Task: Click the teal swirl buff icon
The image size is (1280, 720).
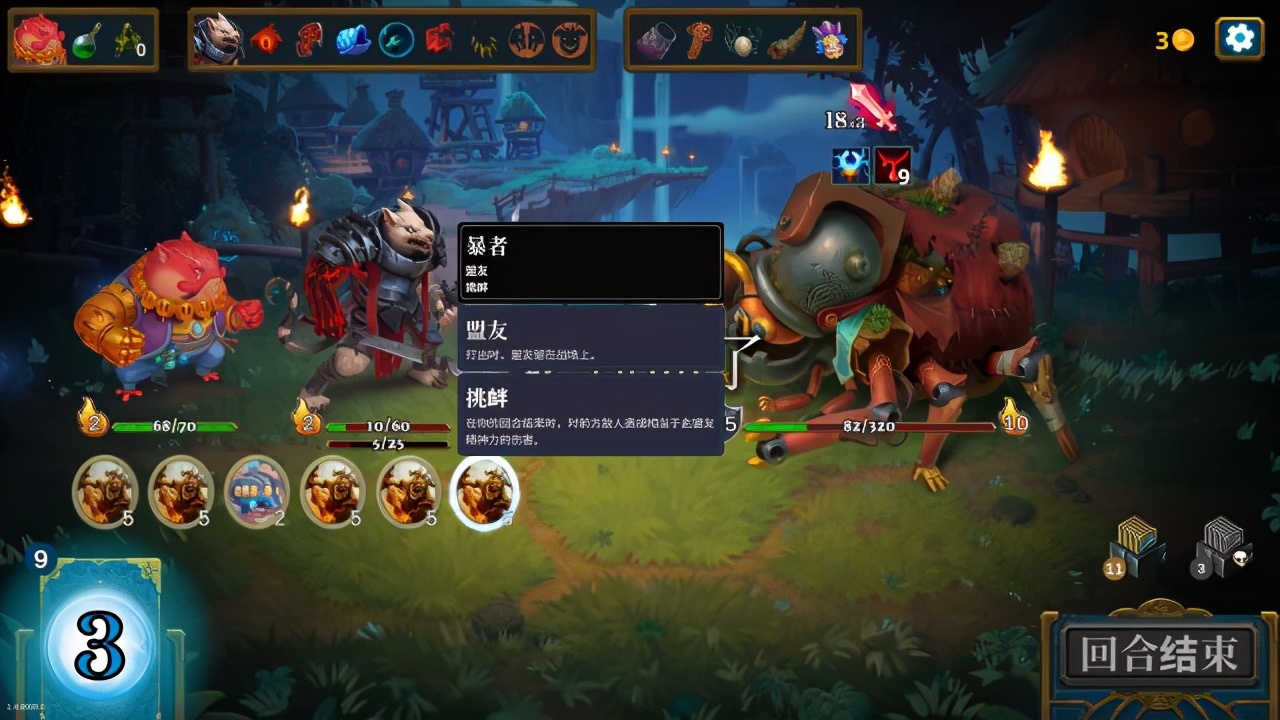Action: tap(393, 38)
